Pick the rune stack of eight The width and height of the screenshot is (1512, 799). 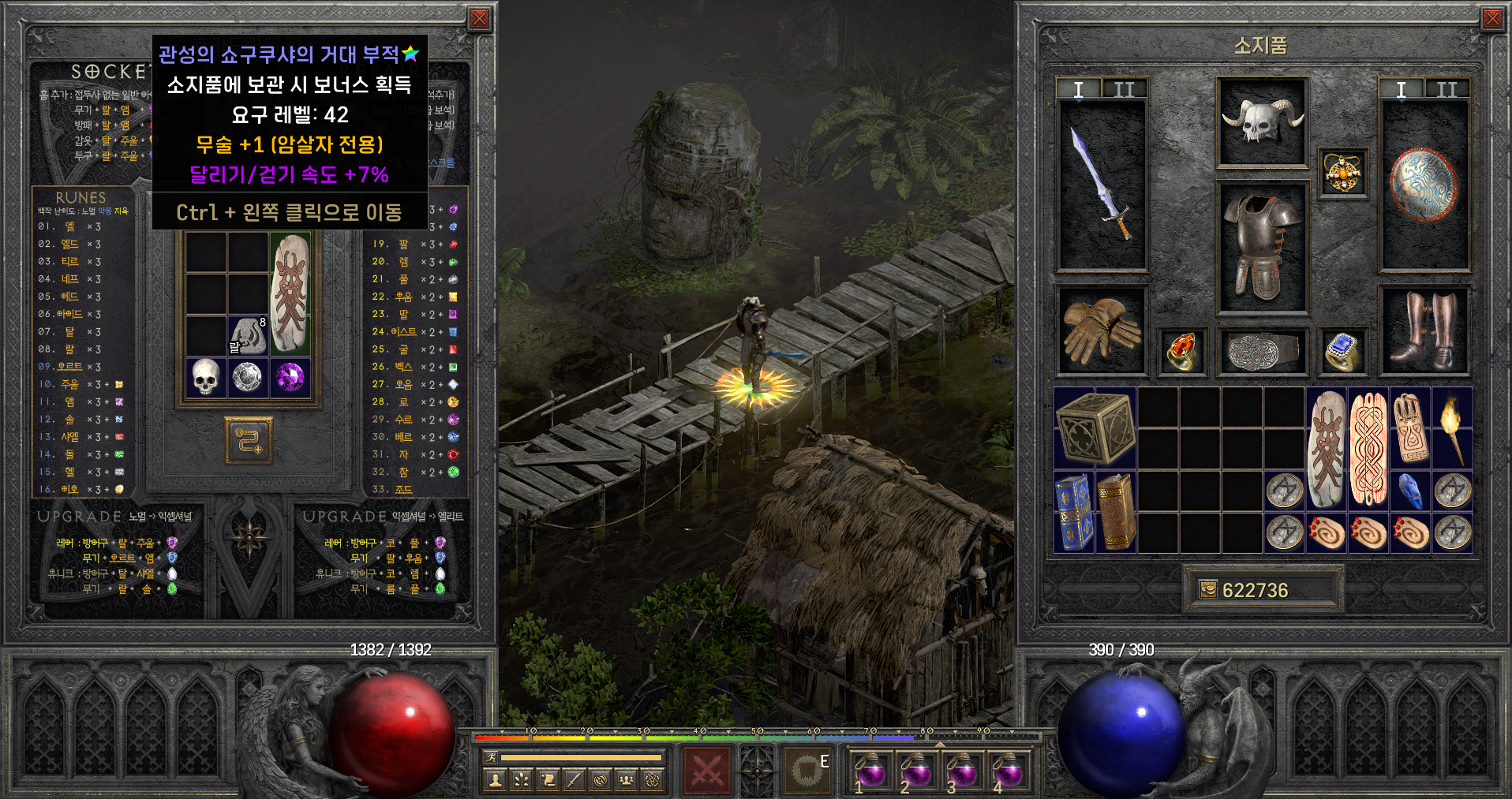248,335
